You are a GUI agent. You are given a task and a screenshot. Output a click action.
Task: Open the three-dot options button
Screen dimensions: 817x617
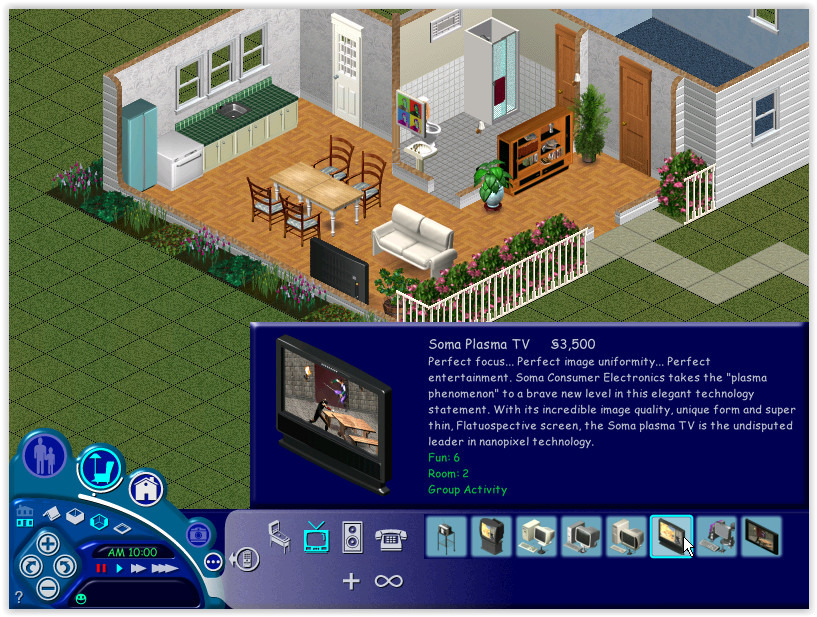(213, 561)
